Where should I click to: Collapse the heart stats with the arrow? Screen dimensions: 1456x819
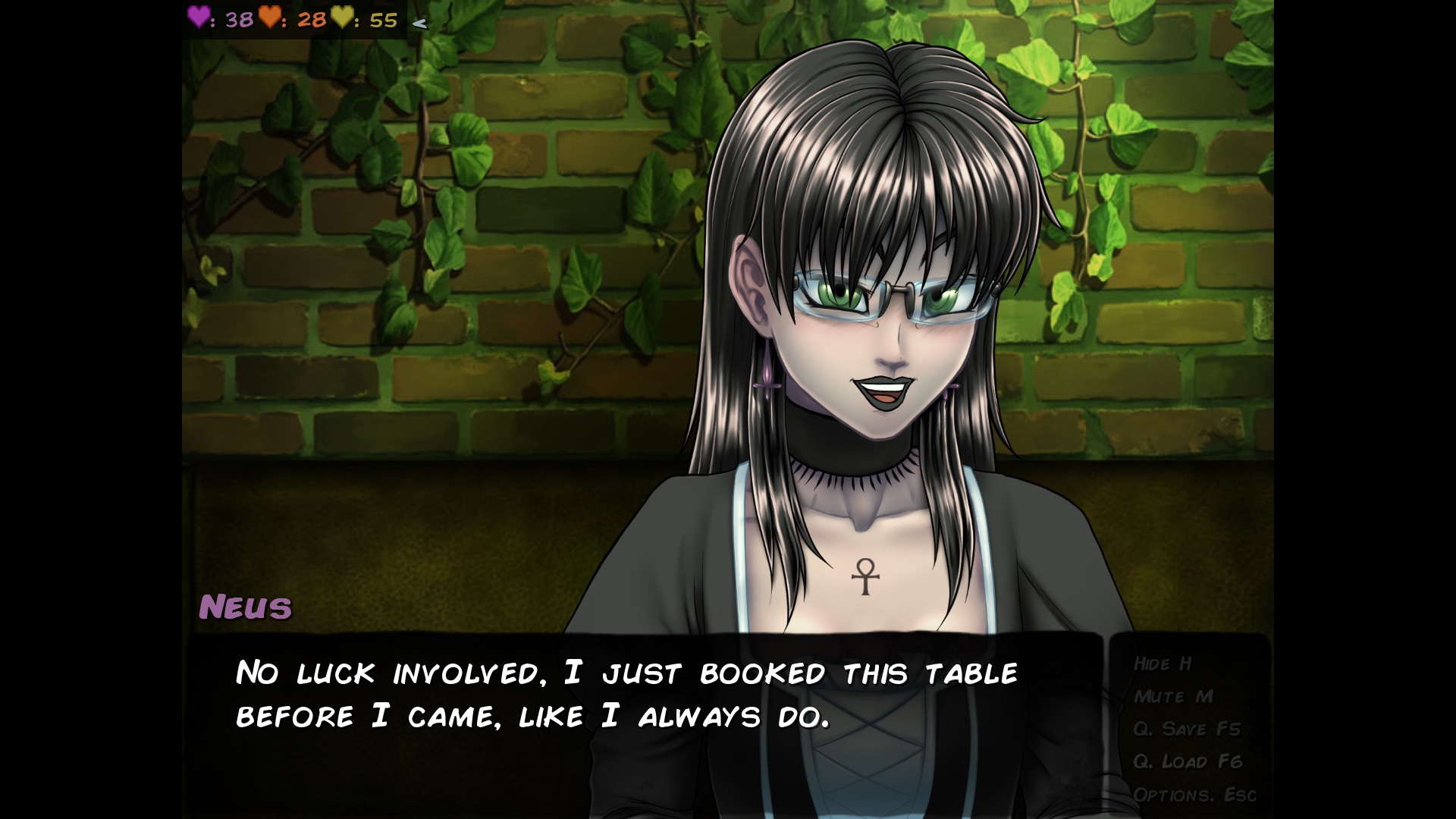(x=419, y=23)
